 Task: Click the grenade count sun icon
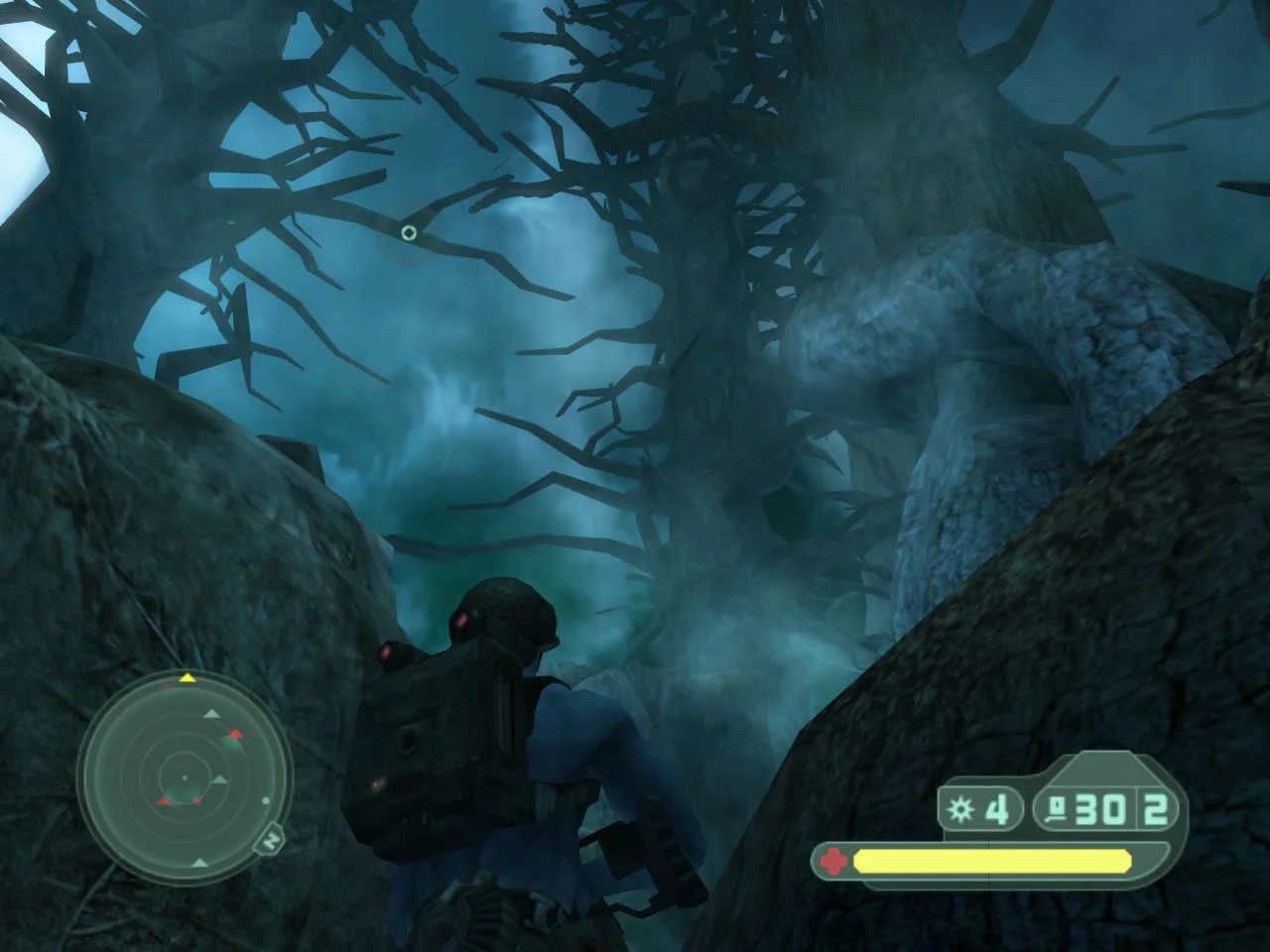coord(959,808)
